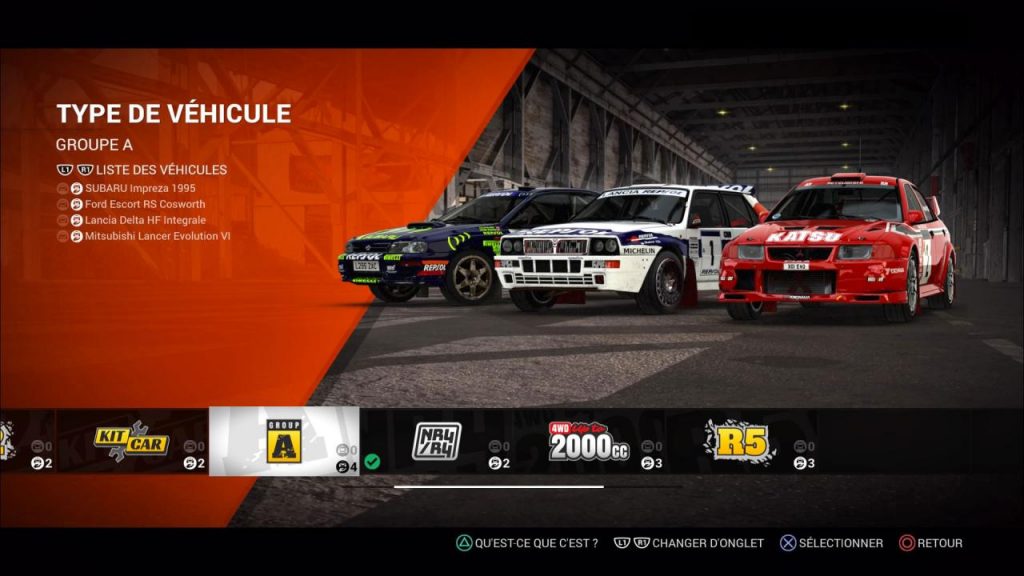Select the Group A vehicle class

(283, 441)
